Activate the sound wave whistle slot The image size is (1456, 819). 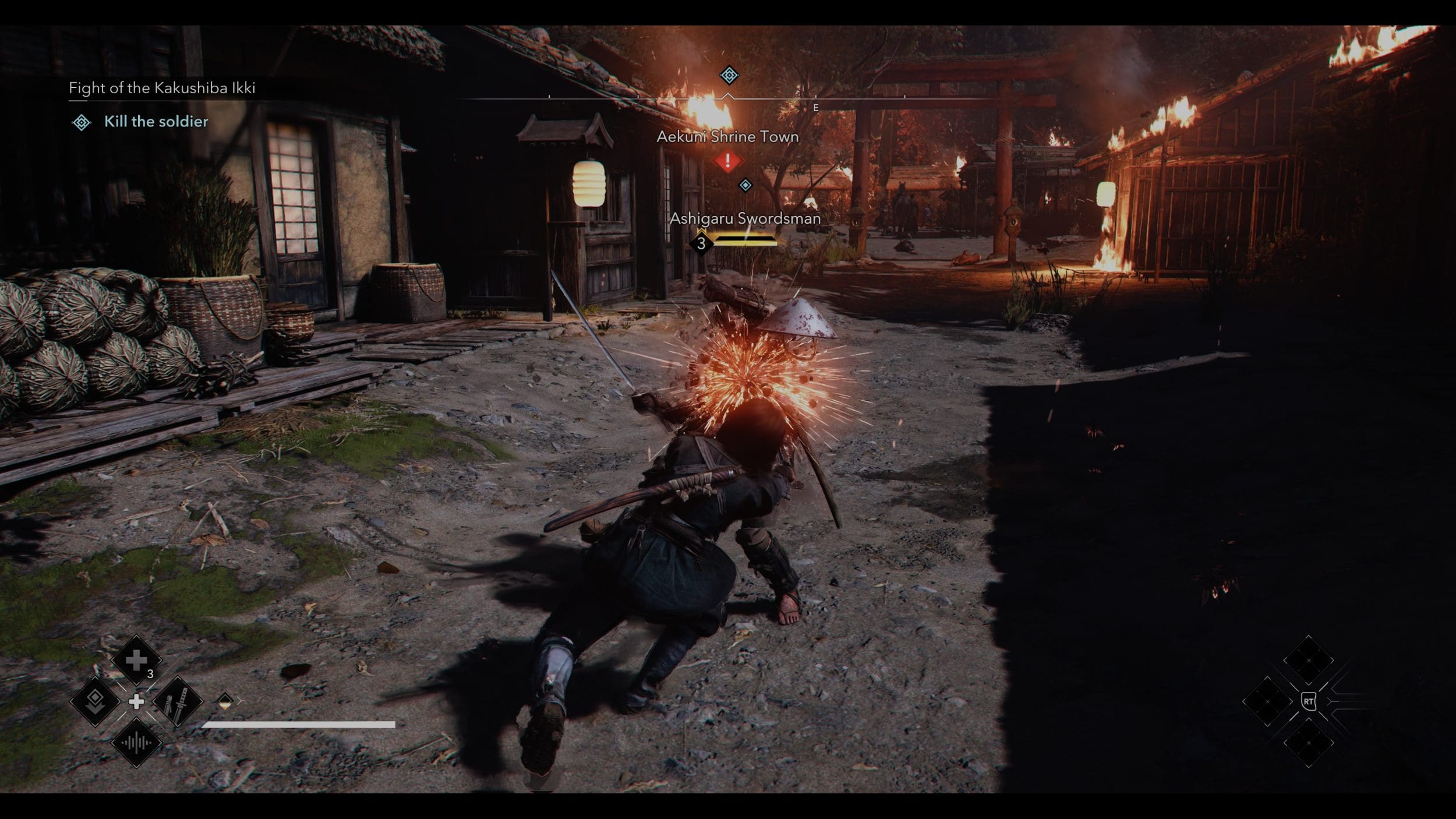136,743
